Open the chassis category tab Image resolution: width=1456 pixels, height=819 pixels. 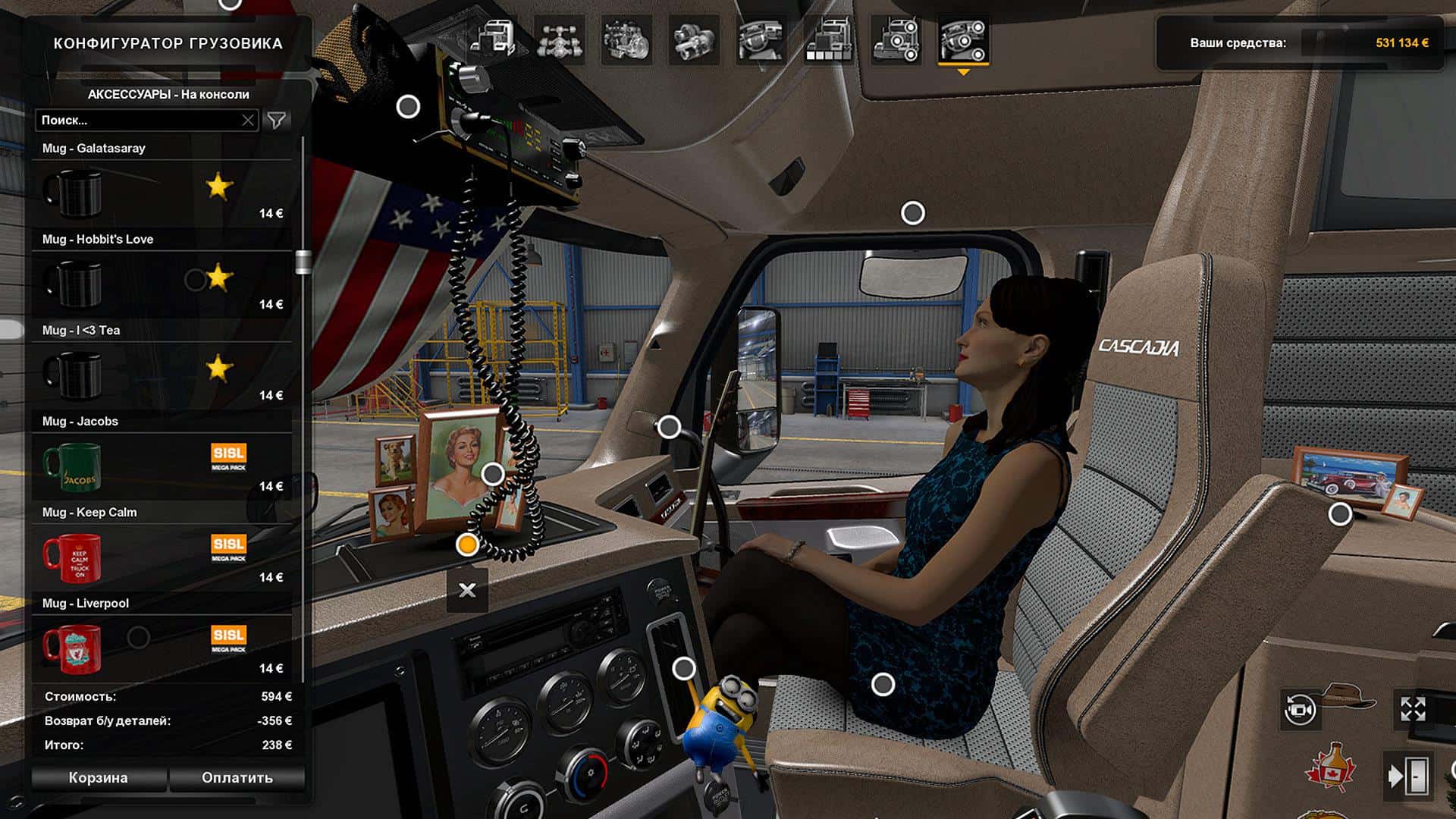[559, 39]
